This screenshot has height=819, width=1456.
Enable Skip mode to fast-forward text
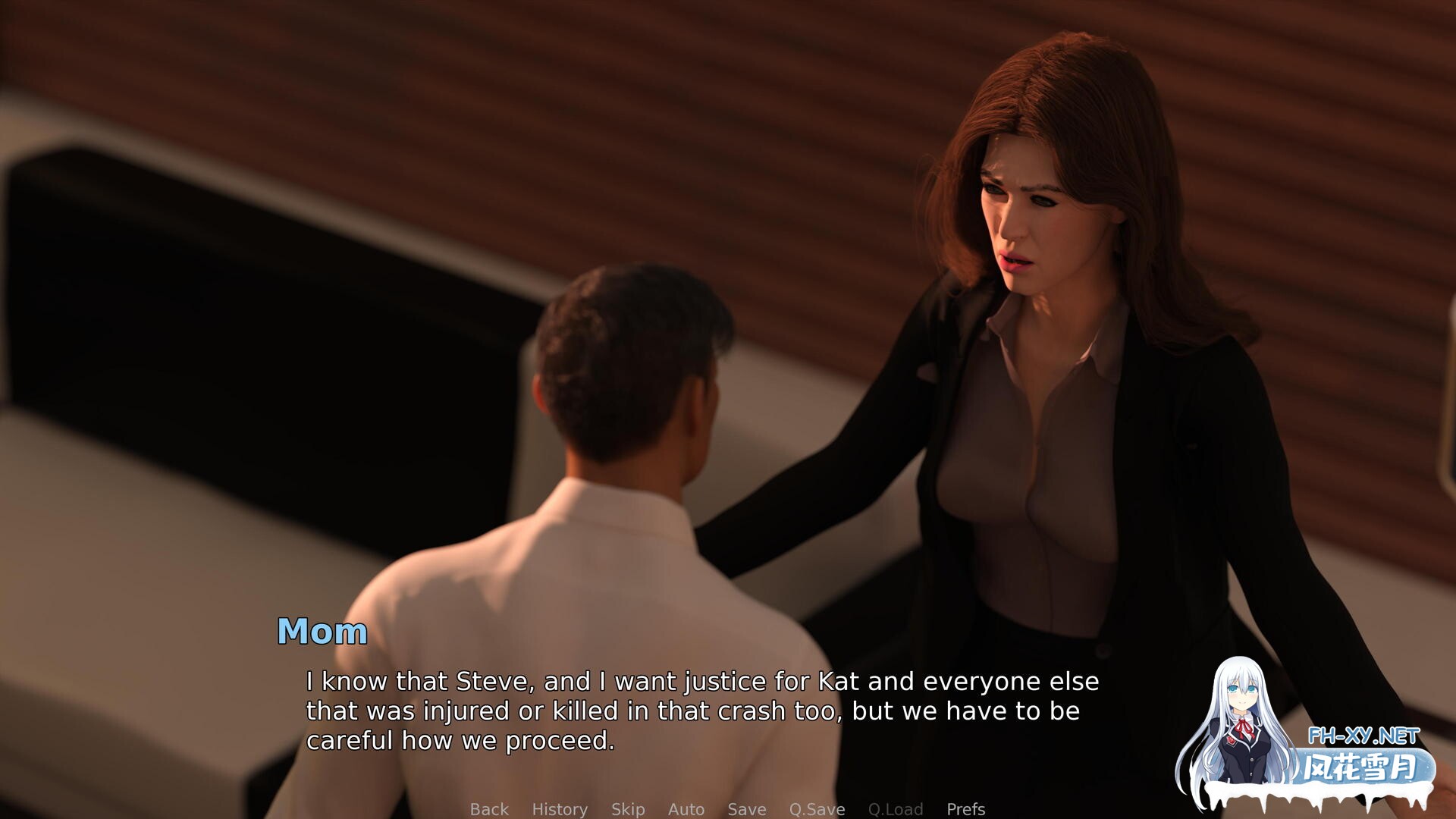pyautogui.click(x=629, y=809)
